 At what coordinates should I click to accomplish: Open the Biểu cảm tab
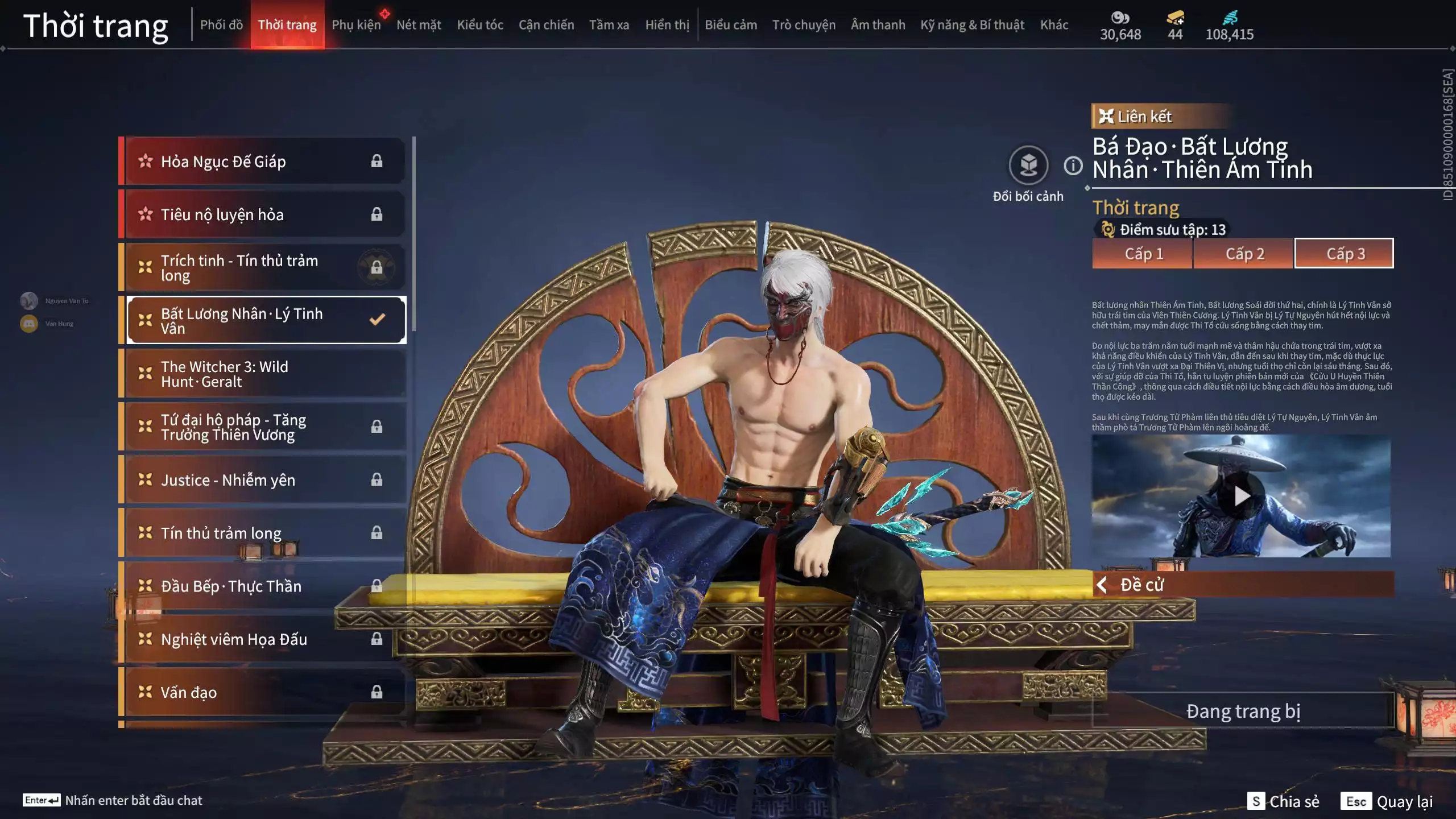click(x=730, y=25)
